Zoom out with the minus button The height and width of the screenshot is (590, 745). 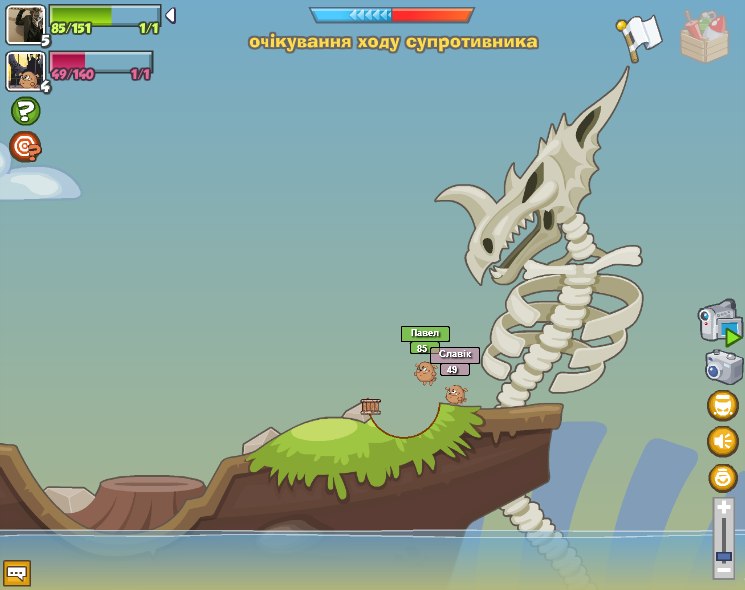pyautogui.click(x=724, y=570)
